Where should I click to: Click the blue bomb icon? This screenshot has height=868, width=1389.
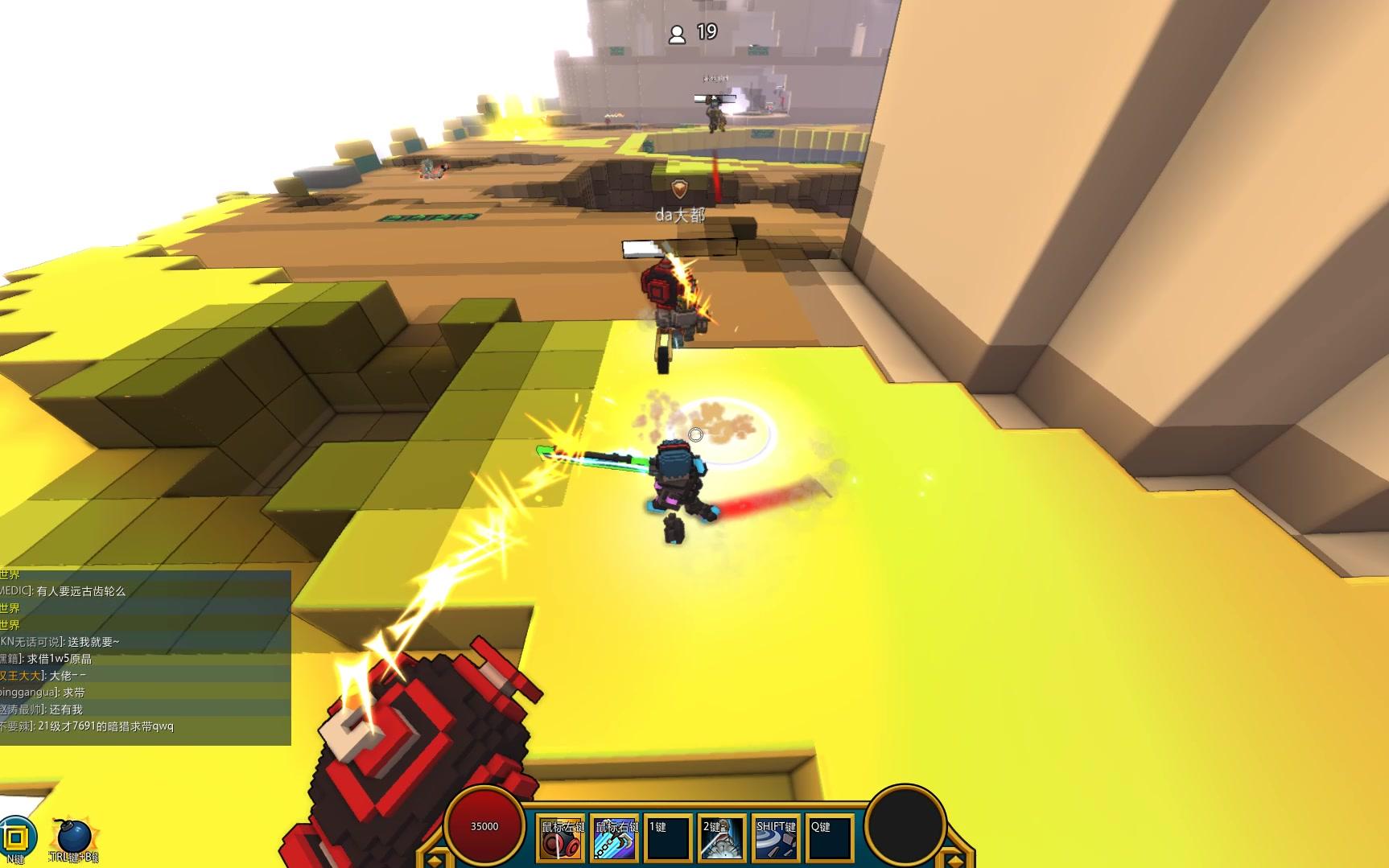pyautogui.click(x=72, y=838)
